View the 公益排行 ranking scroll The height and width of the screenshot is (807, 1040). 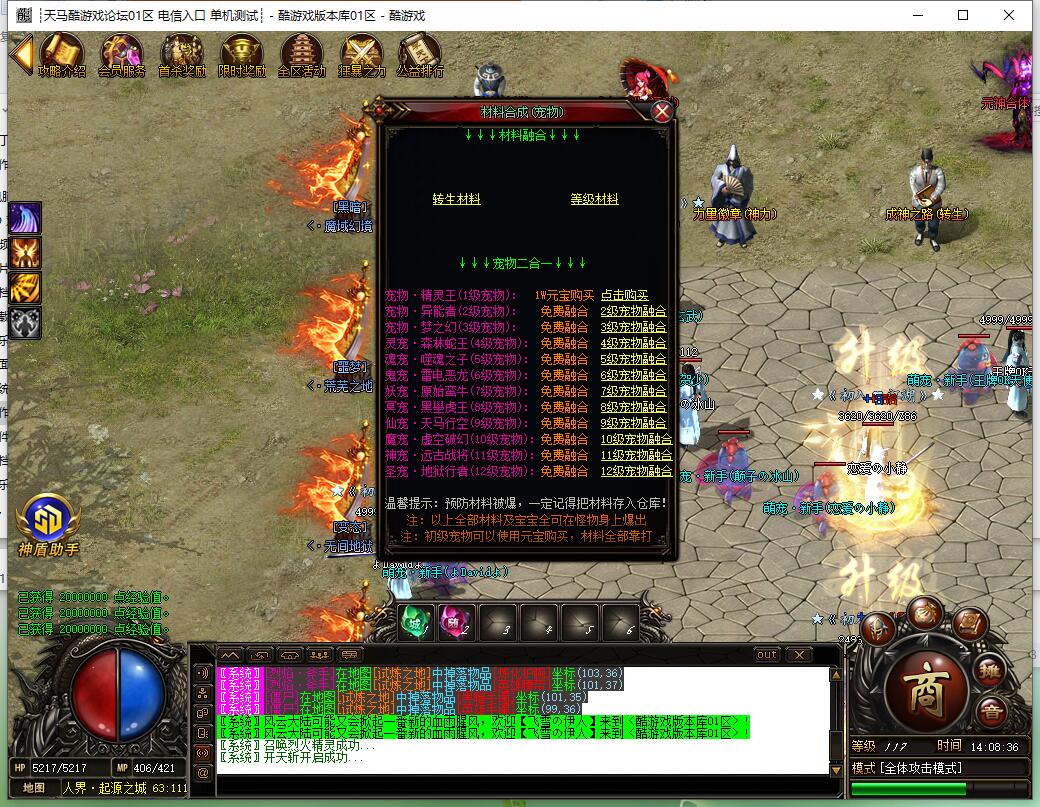tap(420, 55)
